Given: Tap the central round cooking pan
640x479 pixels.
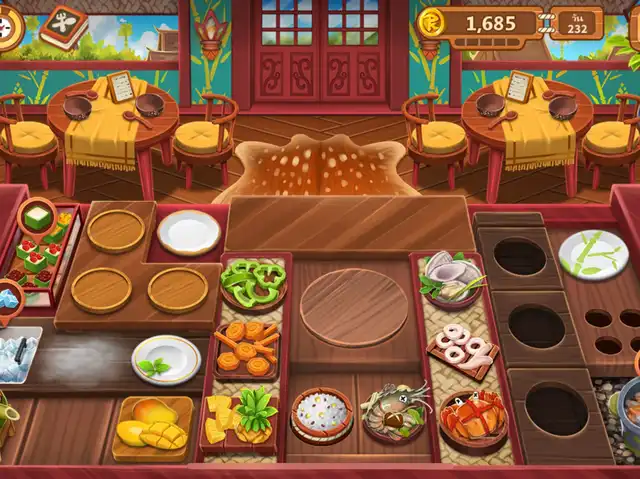Looking at the screenshot, I should pos(354,307).
